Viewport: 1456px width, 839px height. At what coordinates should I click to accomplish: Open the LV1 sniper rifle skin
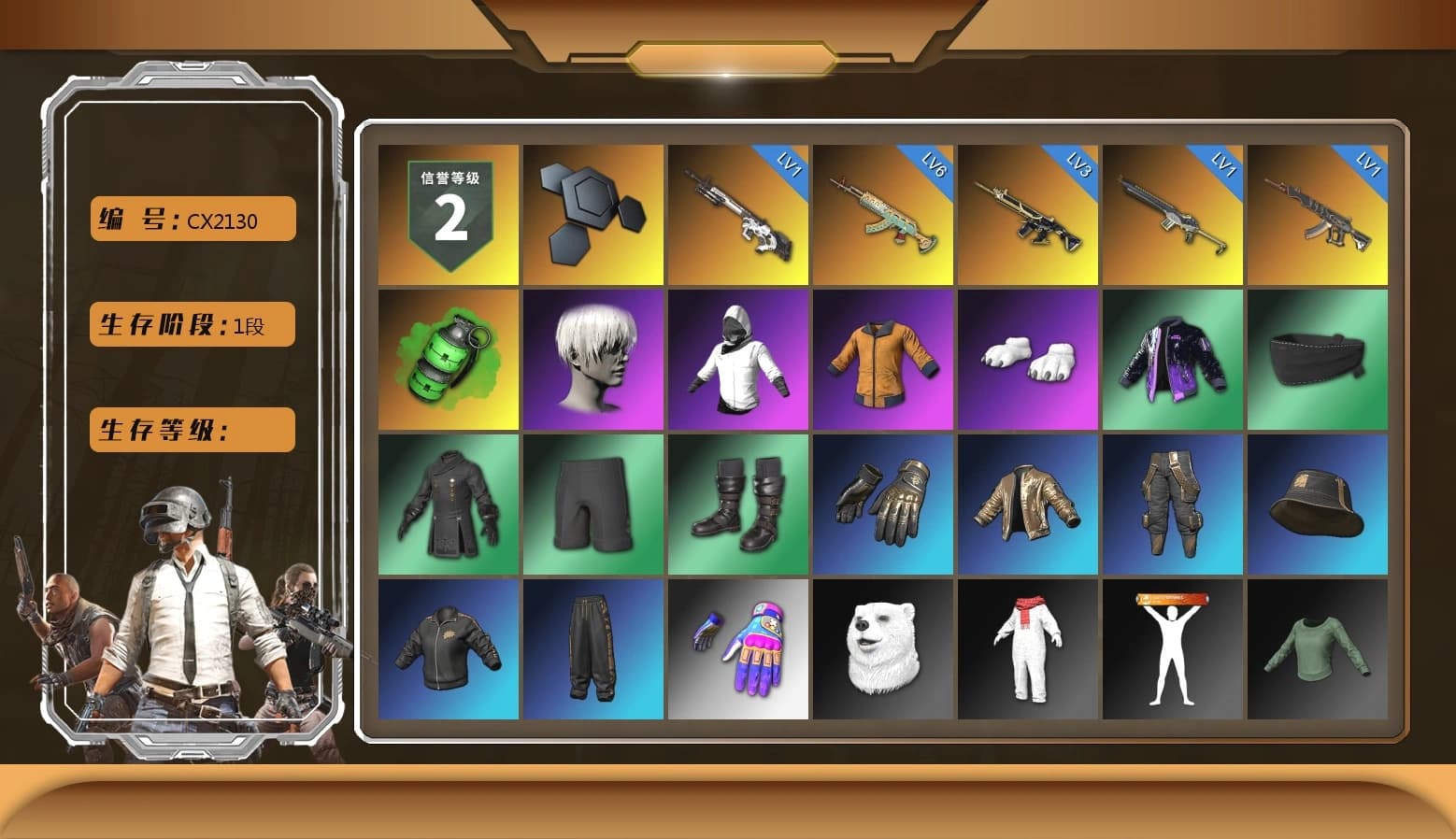point(736,213)
